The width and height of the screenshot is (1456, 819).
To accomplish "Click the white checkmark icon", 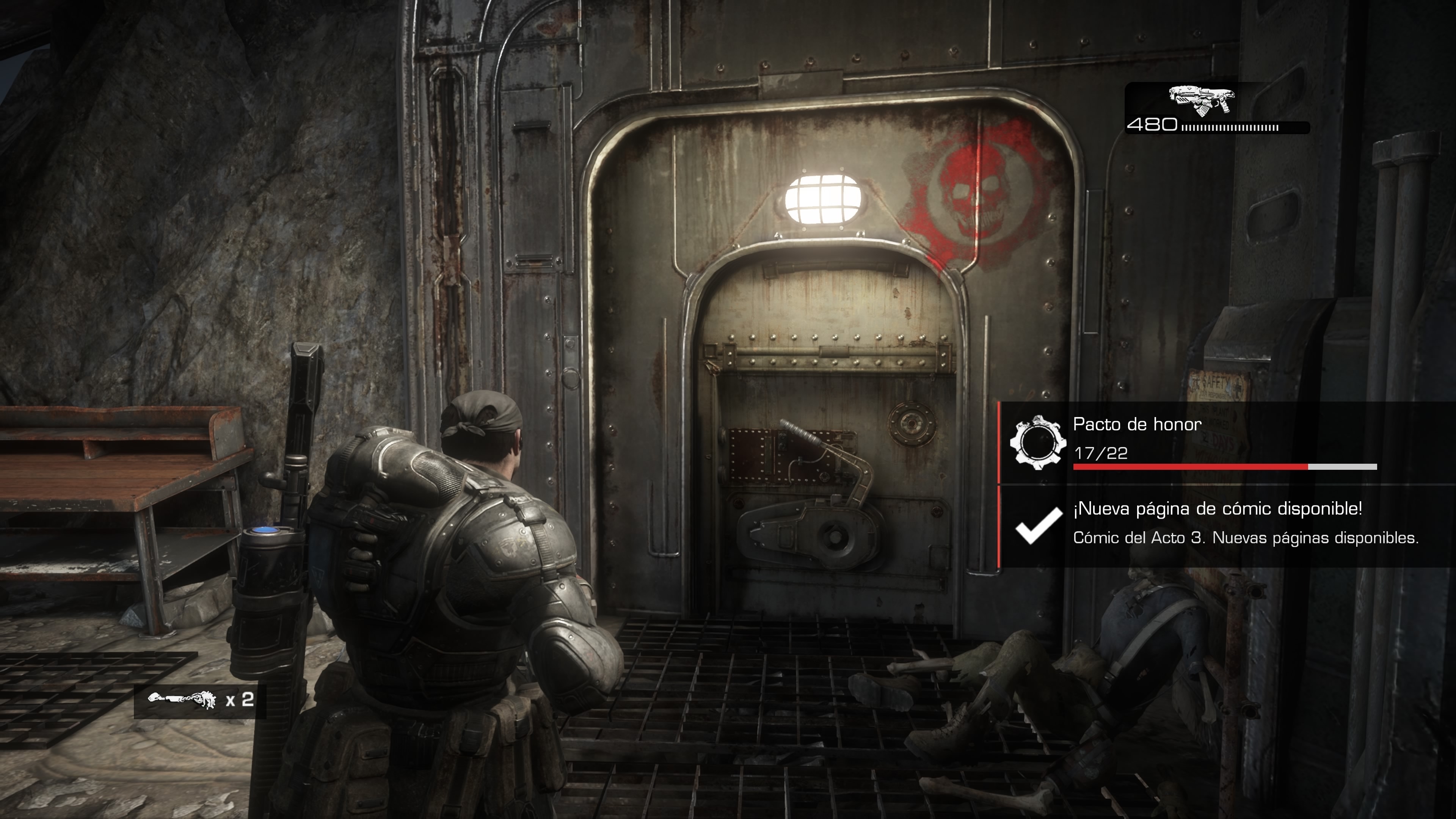I will [x=1038, y=525].
